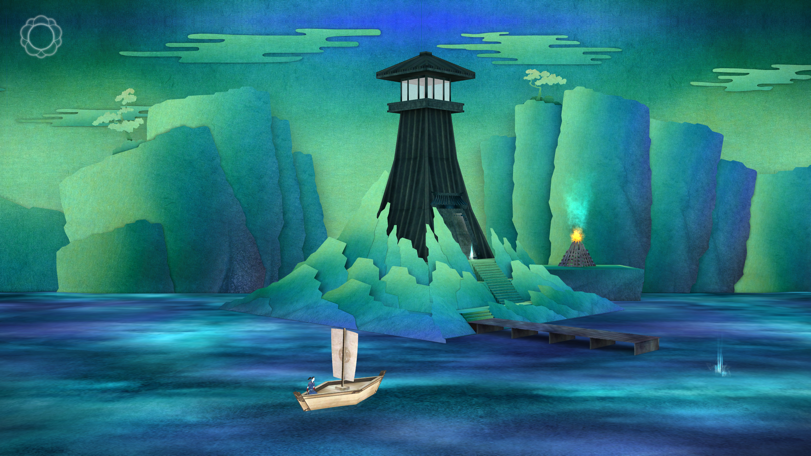Open the circular flower menu icon

click(40, 37)
